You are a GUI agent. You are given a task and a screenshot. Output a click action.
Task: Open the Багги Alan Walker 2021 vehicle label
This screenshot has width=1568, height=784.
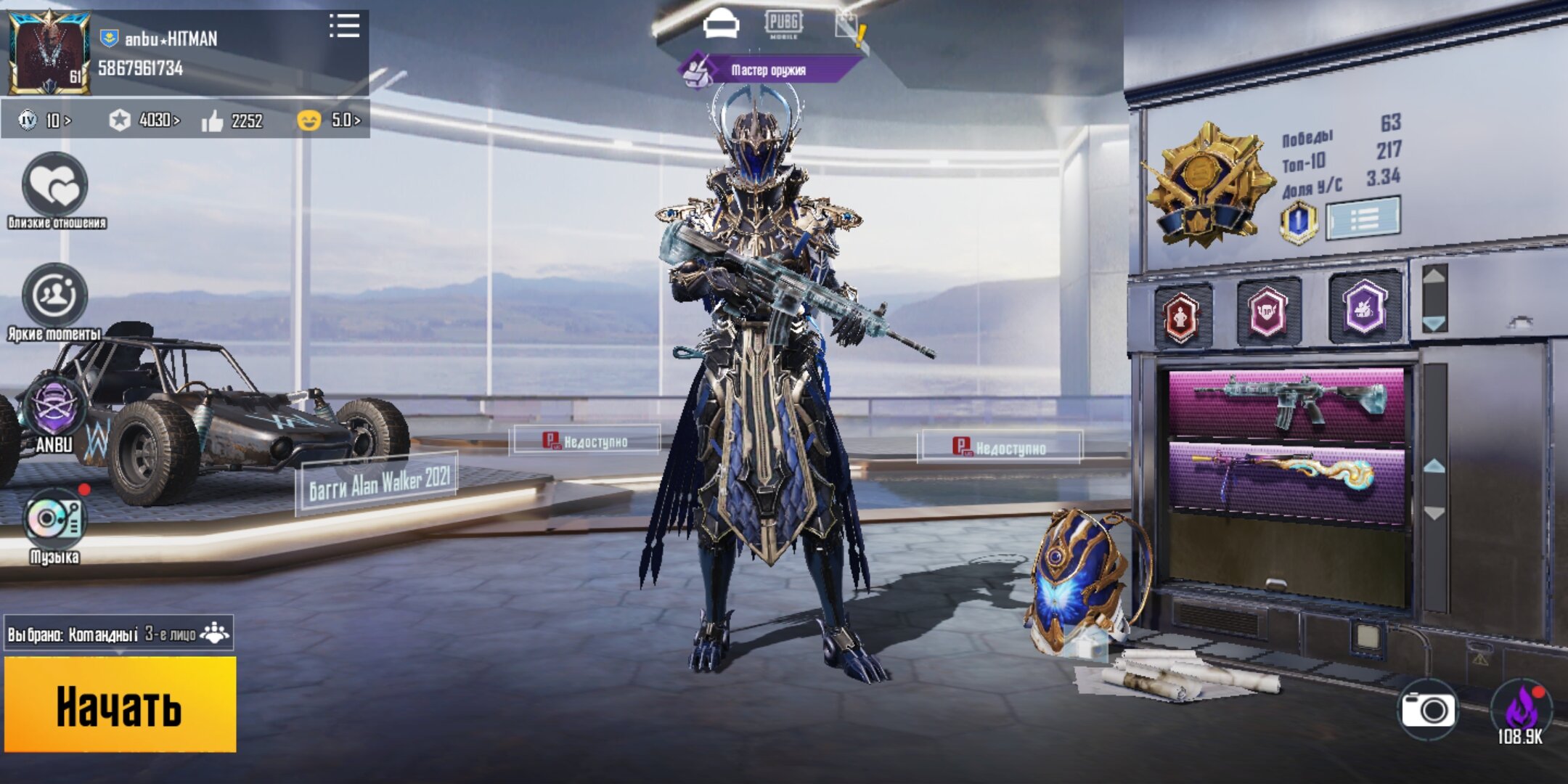pyautogui.click(x=377, y=483)
